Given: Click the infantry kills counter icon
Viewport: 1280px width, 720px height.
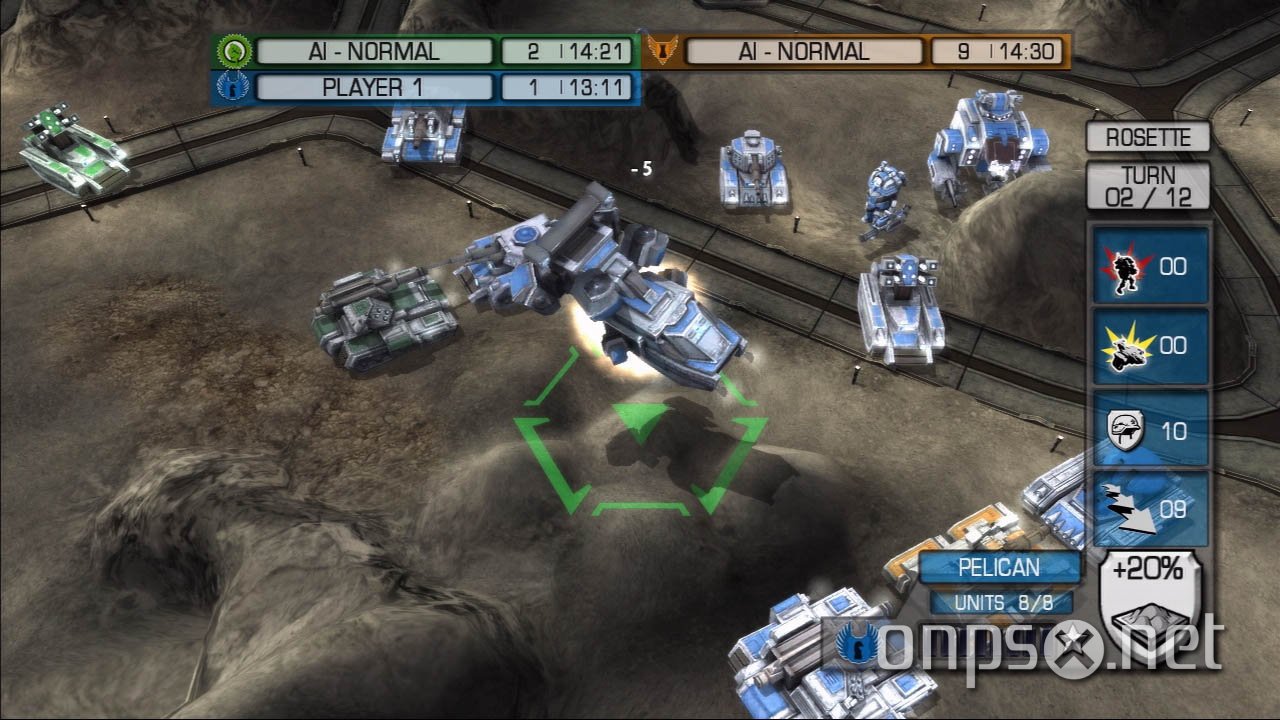Looking at the screenshot, I should coord(1128,267).
